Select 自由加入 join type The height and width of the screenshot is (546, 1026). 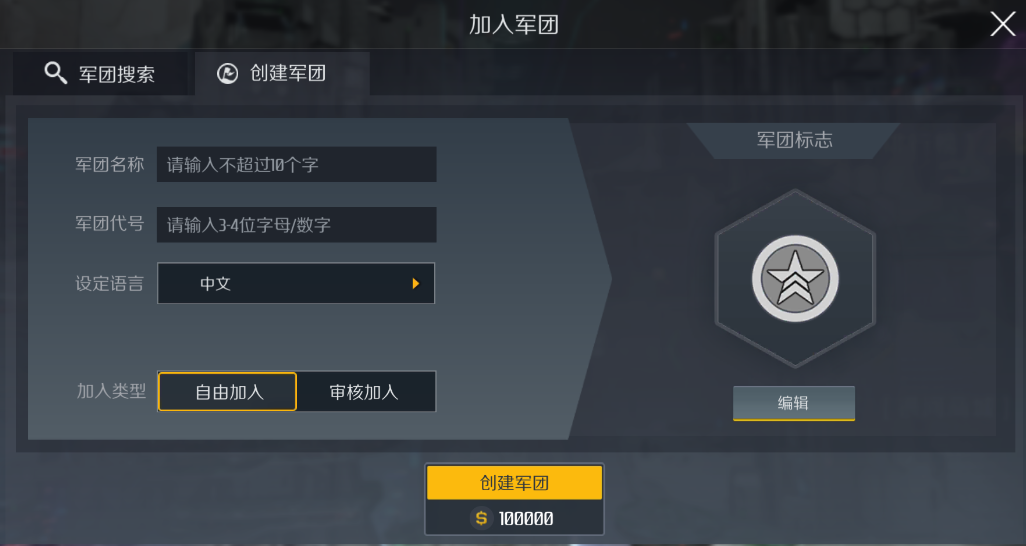(x=228, y=392)
